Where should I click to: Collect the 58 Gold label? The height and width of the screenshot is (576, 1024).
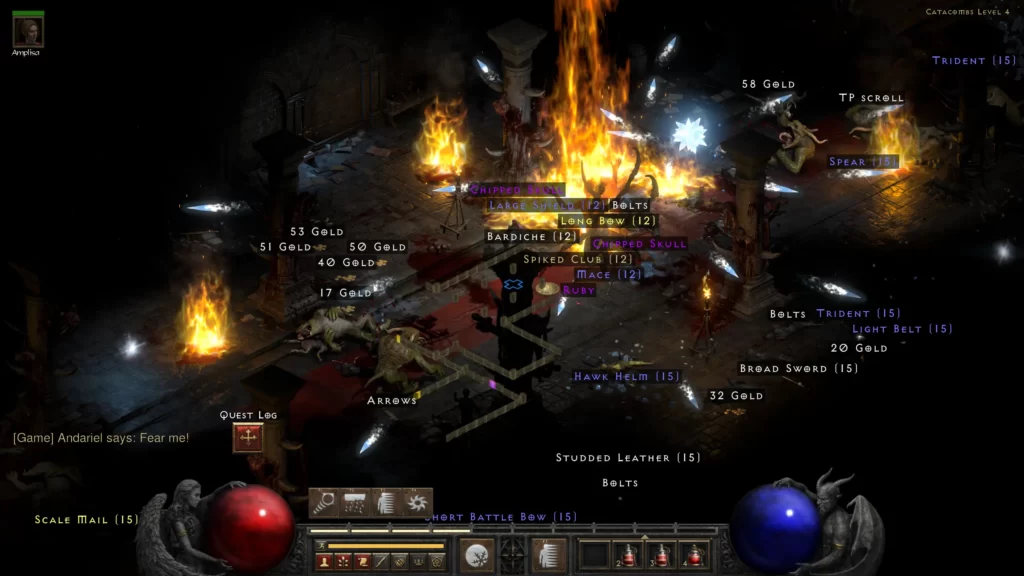(768, 85)
